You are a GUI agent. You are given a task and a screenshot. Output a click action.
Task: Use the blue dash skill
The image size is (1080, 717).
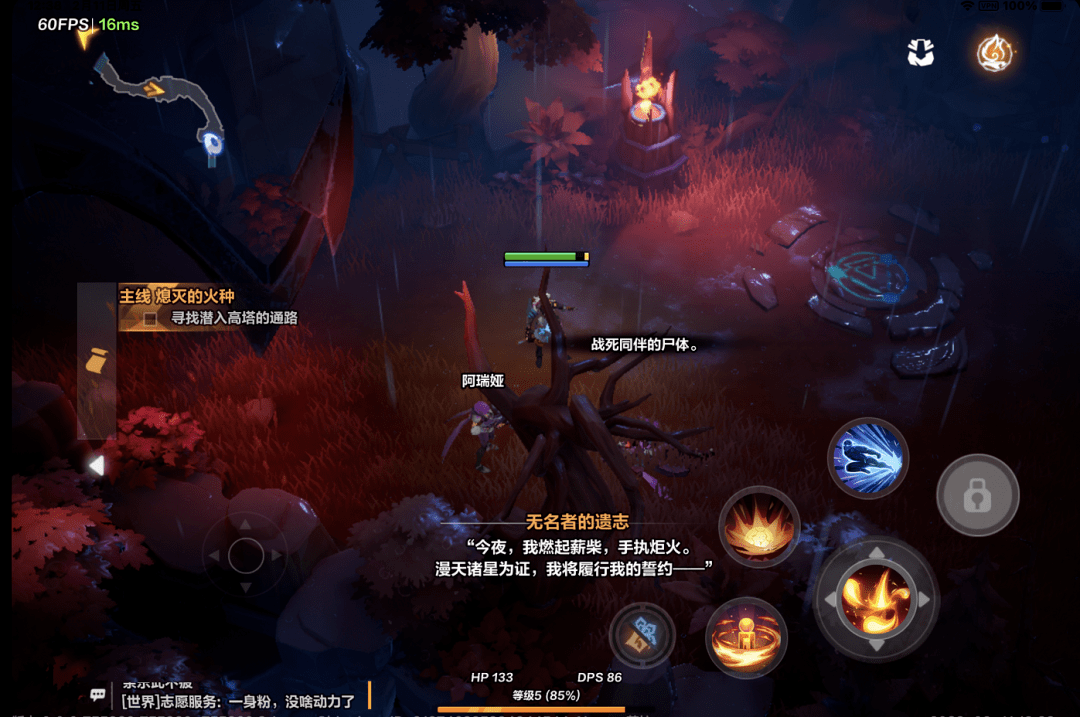(868, 458)
